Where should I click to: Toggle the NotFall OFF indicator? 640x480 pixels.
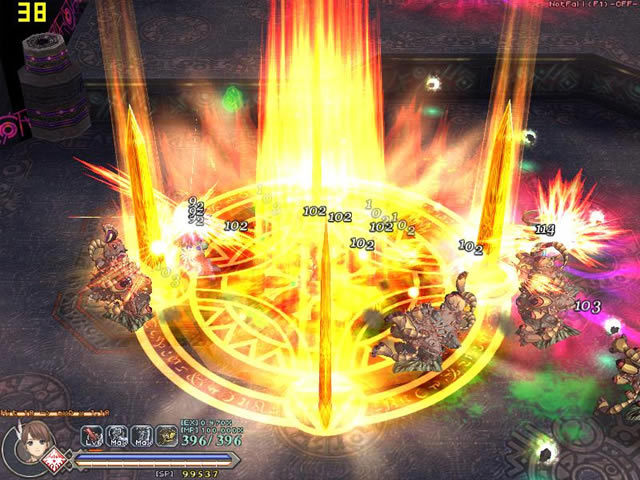click(x=594, y=5)
